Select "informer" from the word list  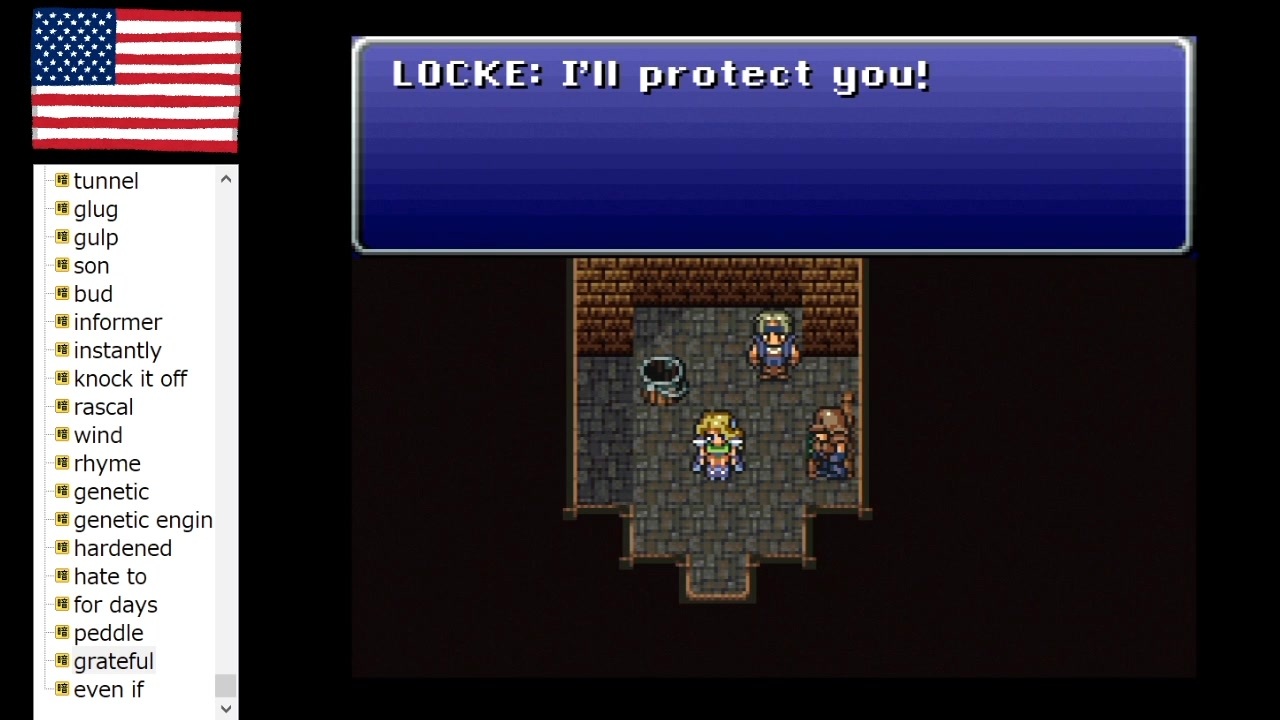pos(118,322)
